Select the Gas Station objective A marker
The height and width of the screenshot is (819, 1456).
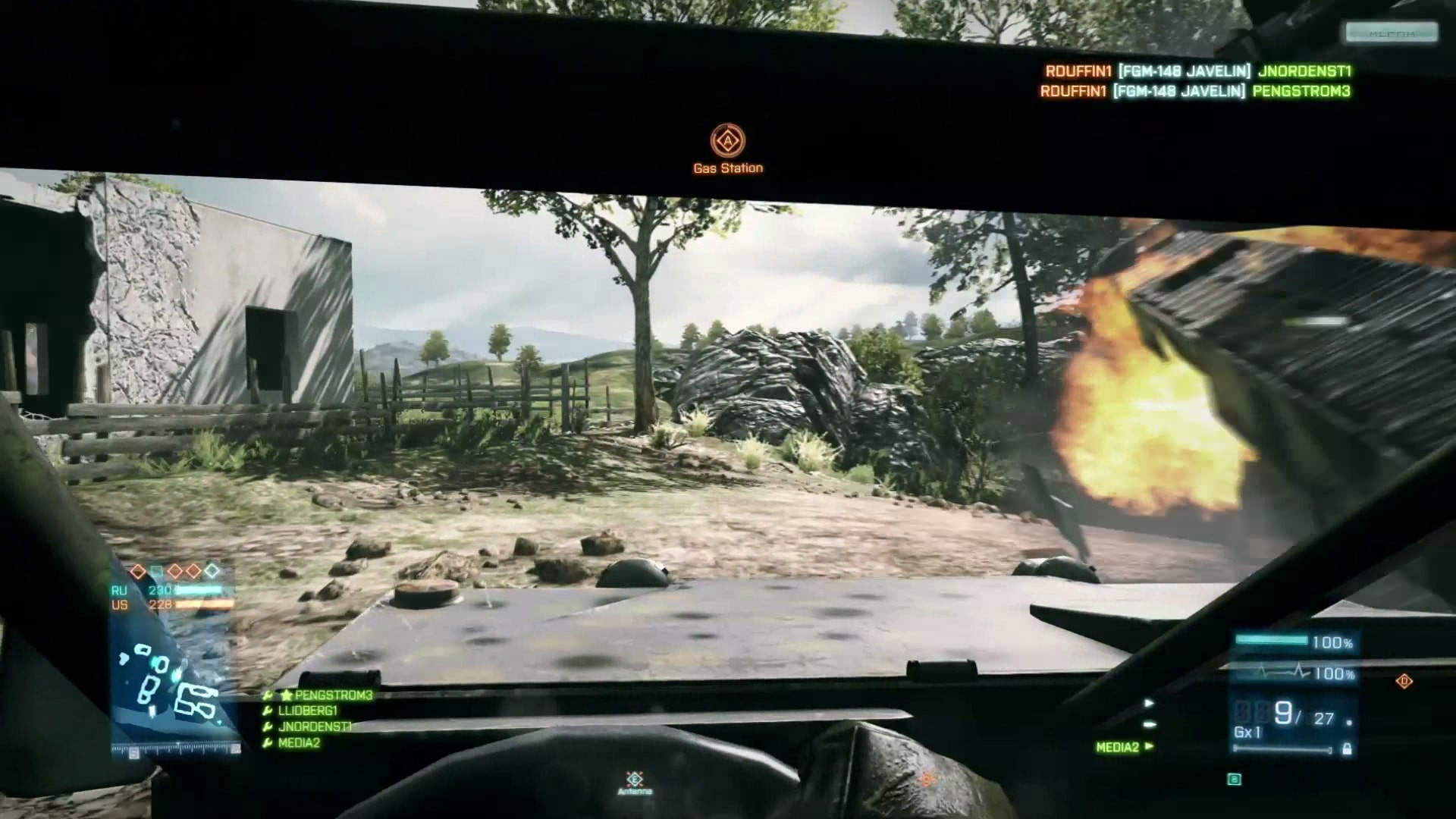pos(727,141)
